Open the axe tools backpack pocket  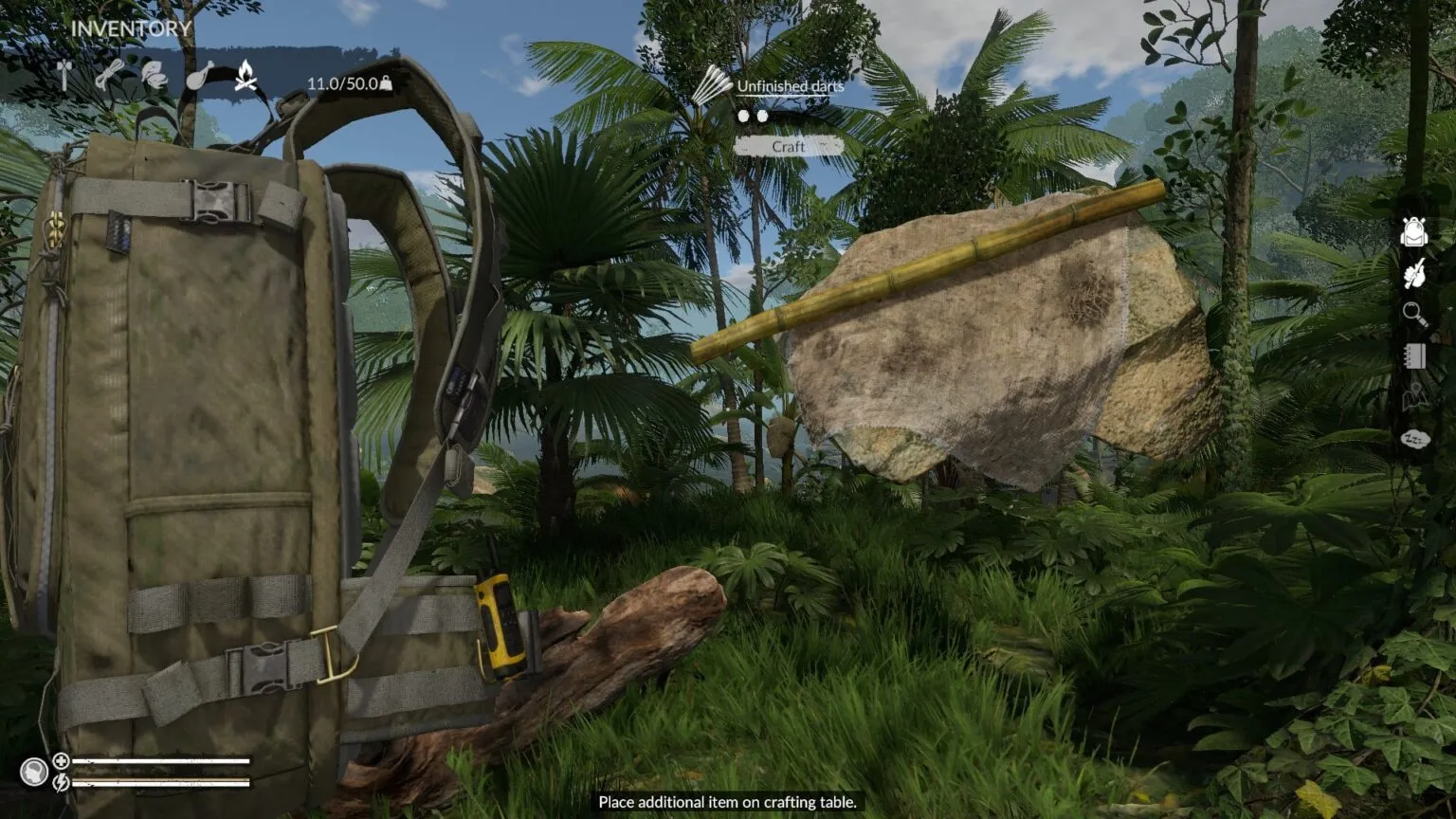coord(65,75)
